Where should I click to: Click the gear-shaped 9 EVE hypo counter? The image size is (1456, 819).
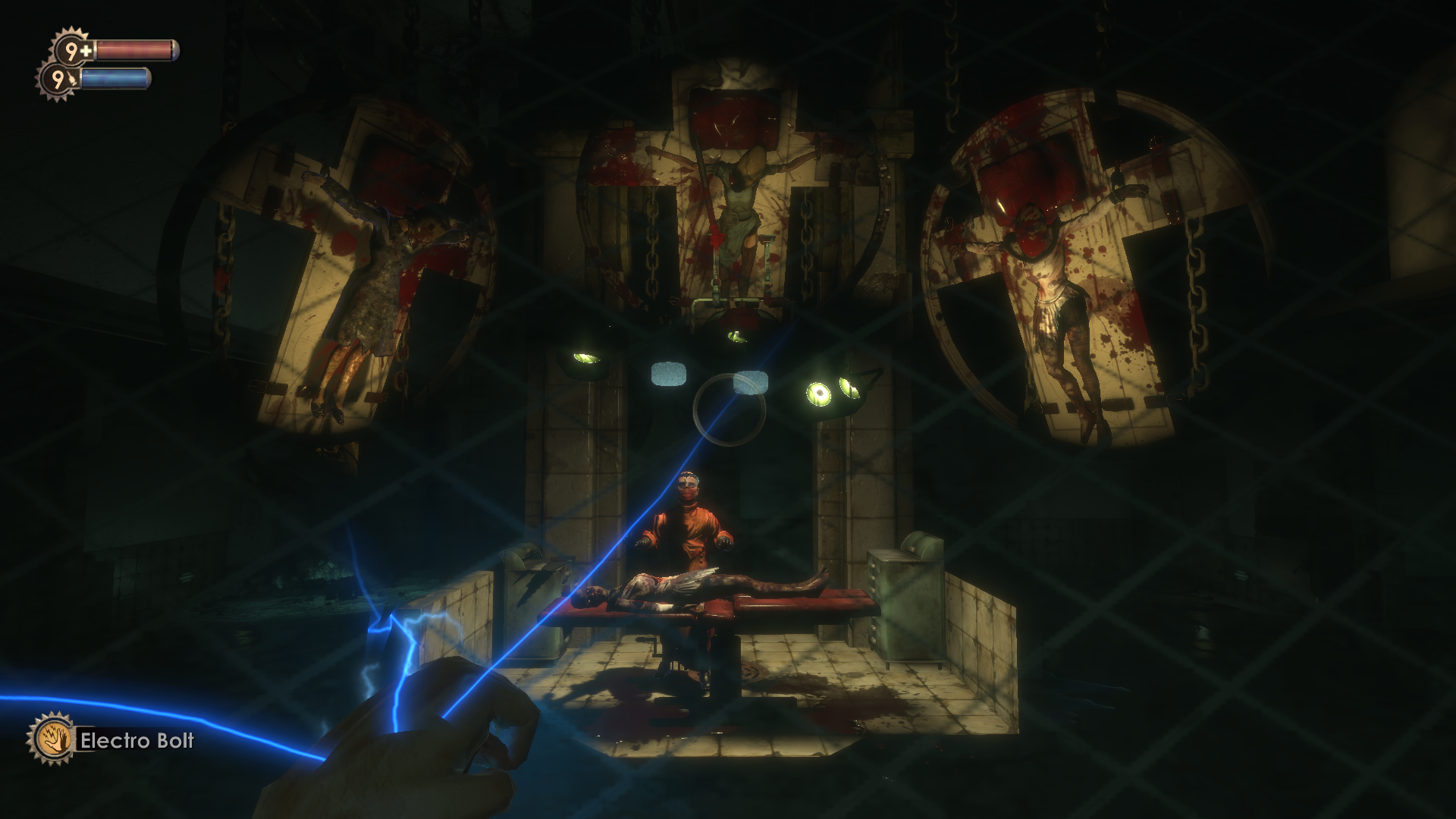56,80
